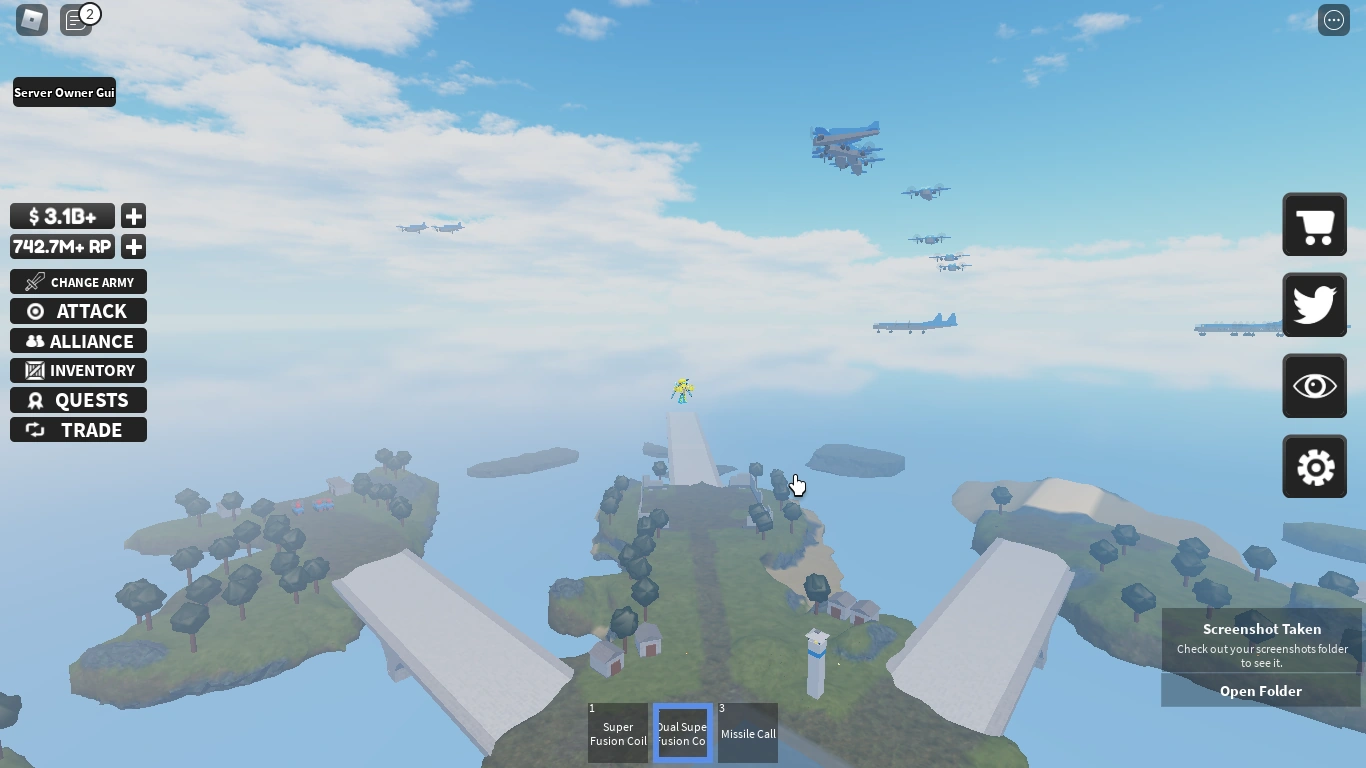Viewport: 1366px width, 768px height.
Task: Select the eye spectate icon
Action: 1314,386
